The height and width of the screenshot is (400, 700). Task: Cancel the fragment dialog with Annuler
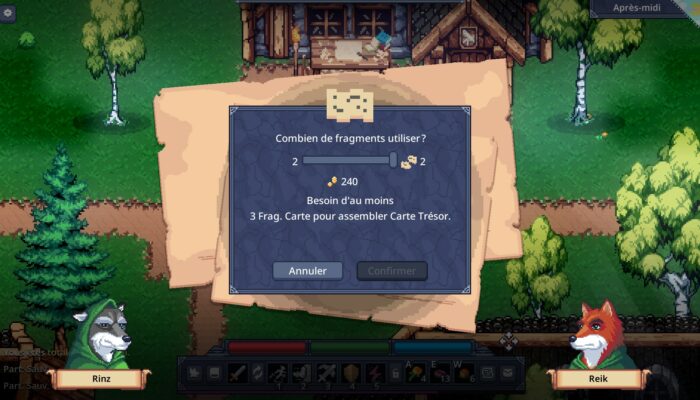click(x=307, y=271)
